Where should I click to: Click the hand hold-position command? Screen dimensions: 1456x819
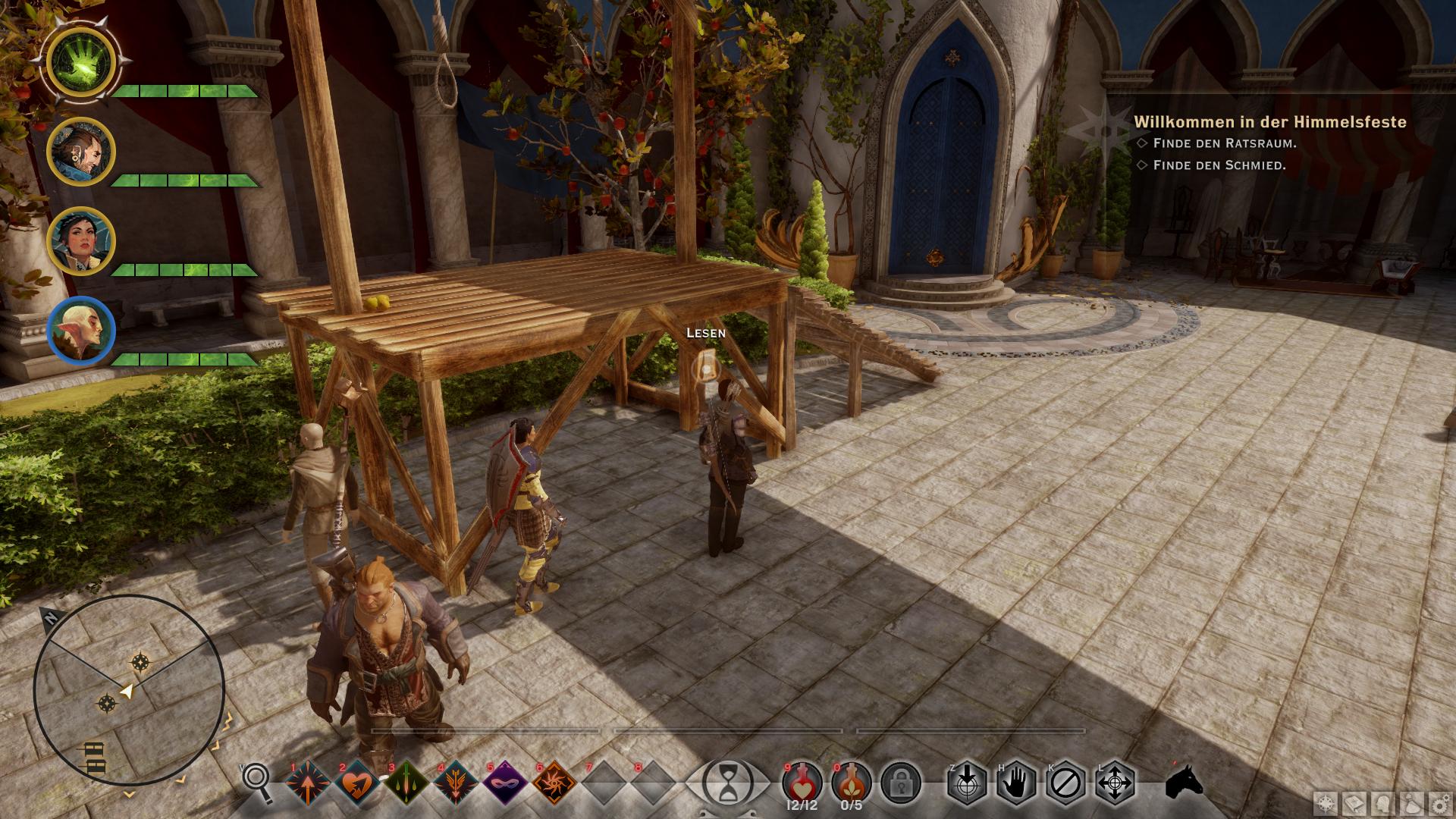pos(1016,783)
